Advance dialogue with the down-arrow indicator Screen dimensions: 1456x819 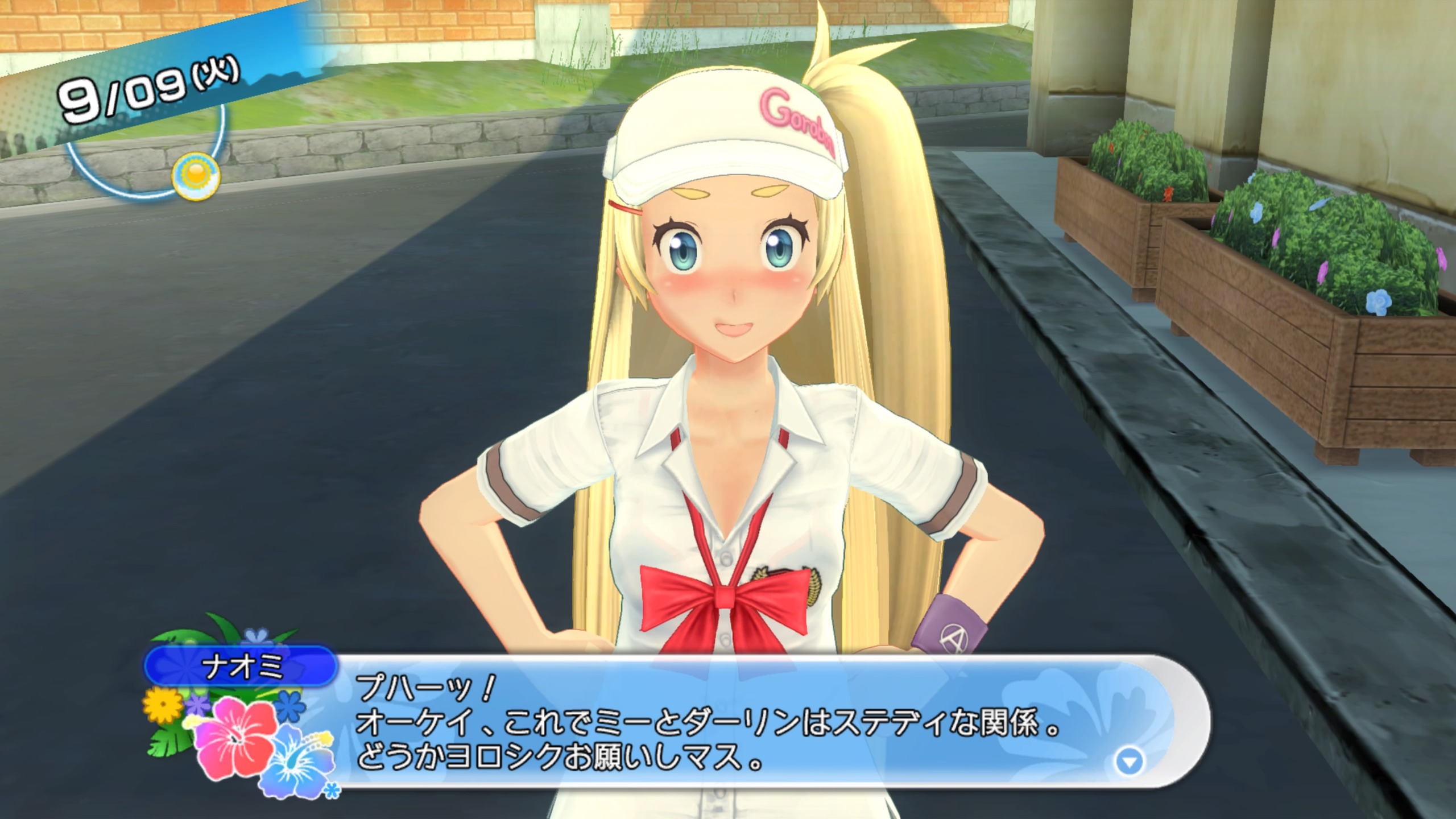1130,762
